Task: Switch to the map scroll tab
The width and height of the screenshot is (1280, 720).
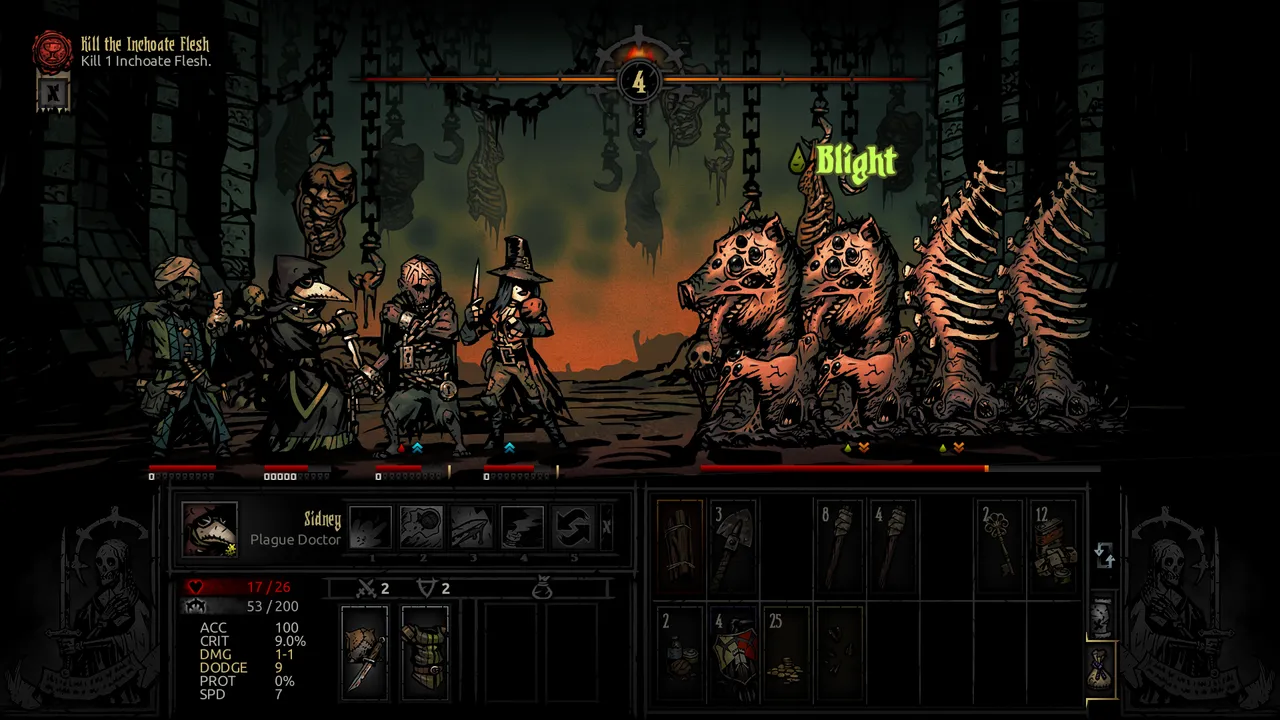Action: pos(1100,619)
